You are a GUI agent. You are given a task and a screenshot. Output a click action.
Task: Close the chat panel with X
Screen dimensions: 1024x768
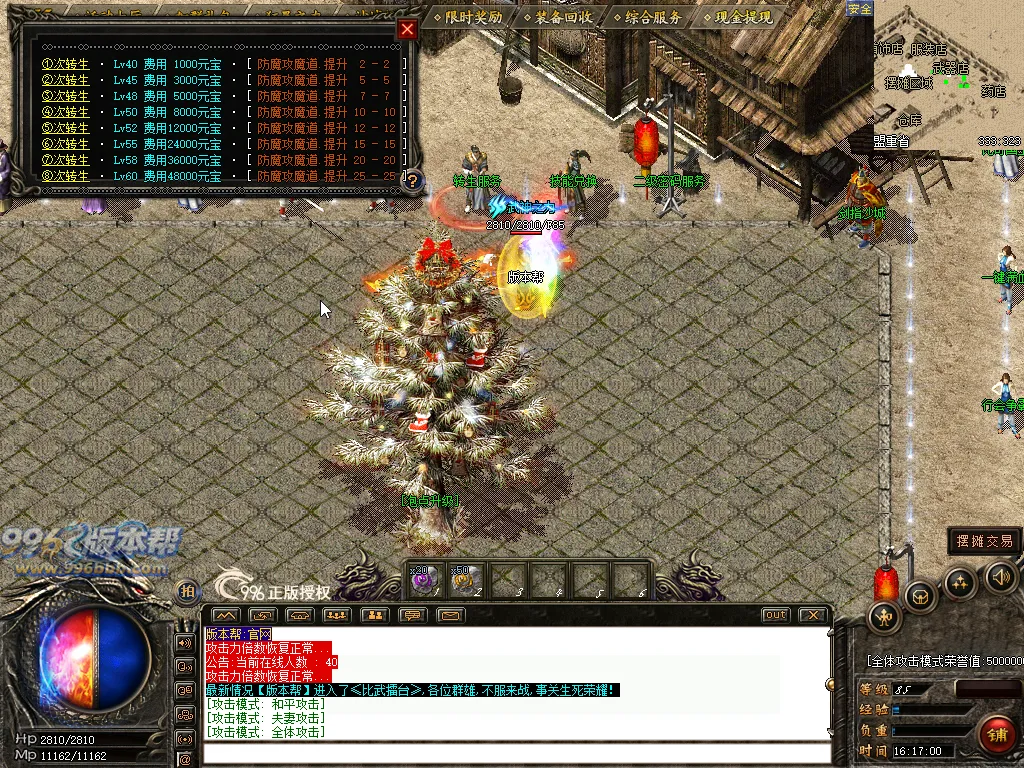(x=813, y=615)
